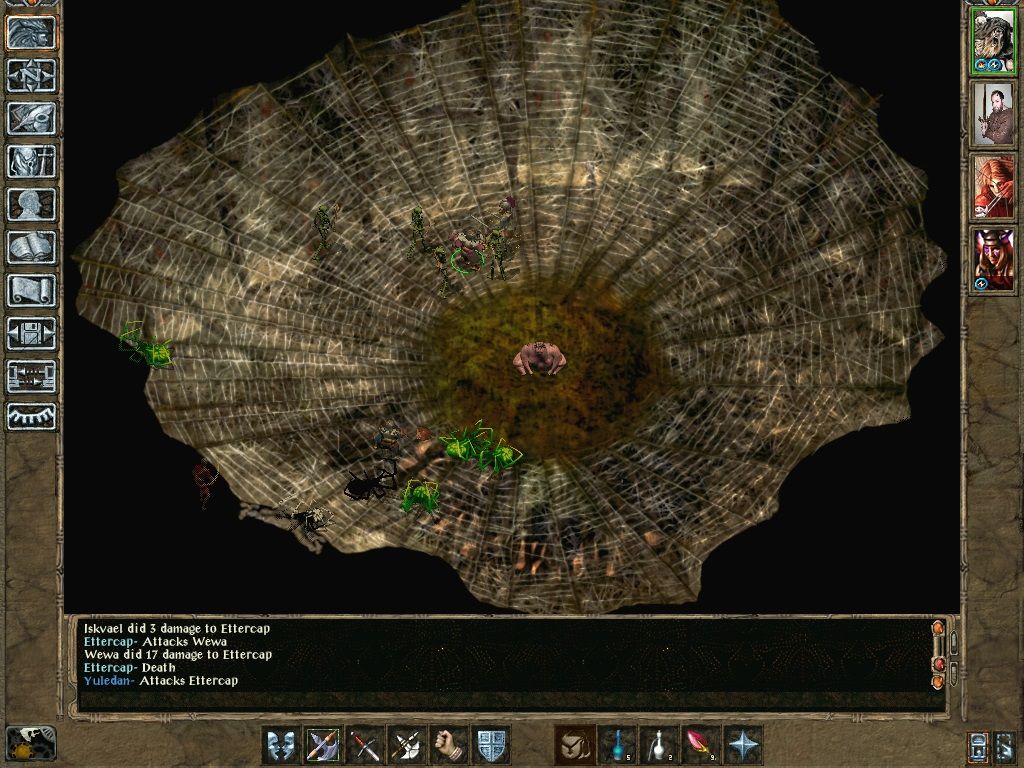The image size is (1024, 768).
Task: Use the white flask quick slot
Action: coord(659,745)
